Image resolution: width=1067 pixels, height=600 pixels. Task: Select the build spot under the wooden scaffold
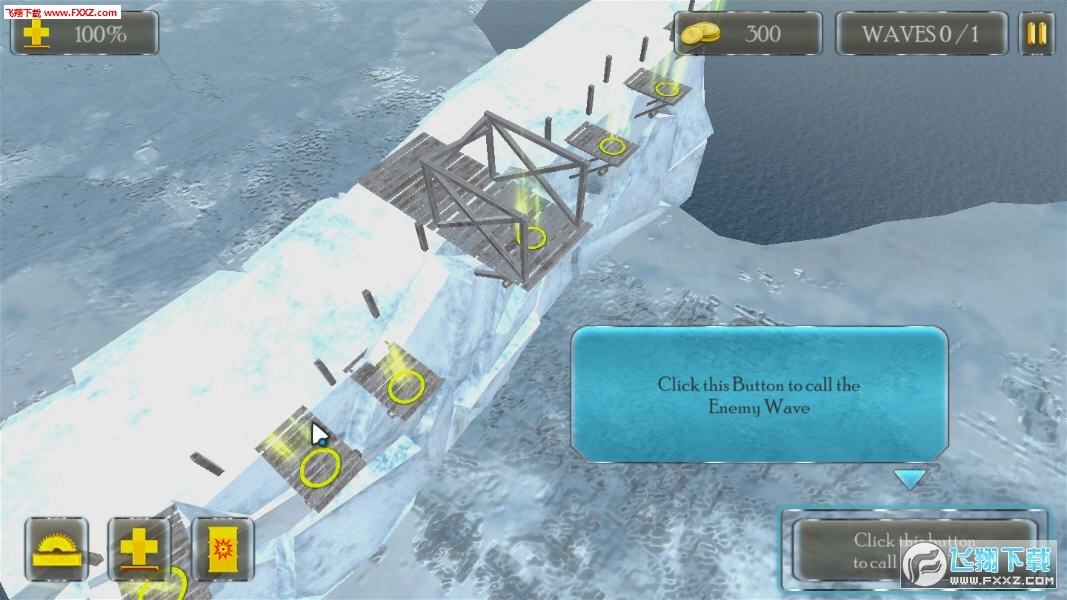tap(532, 238)
